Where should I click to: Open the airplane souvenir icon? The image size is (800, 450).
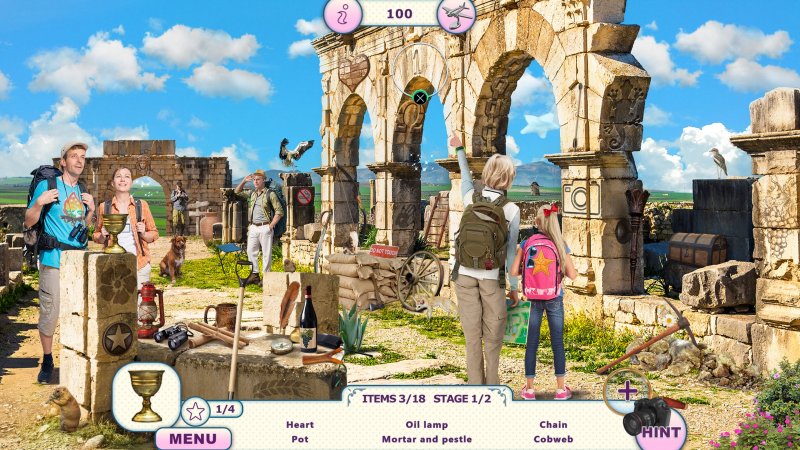click(x=456, y=15)
